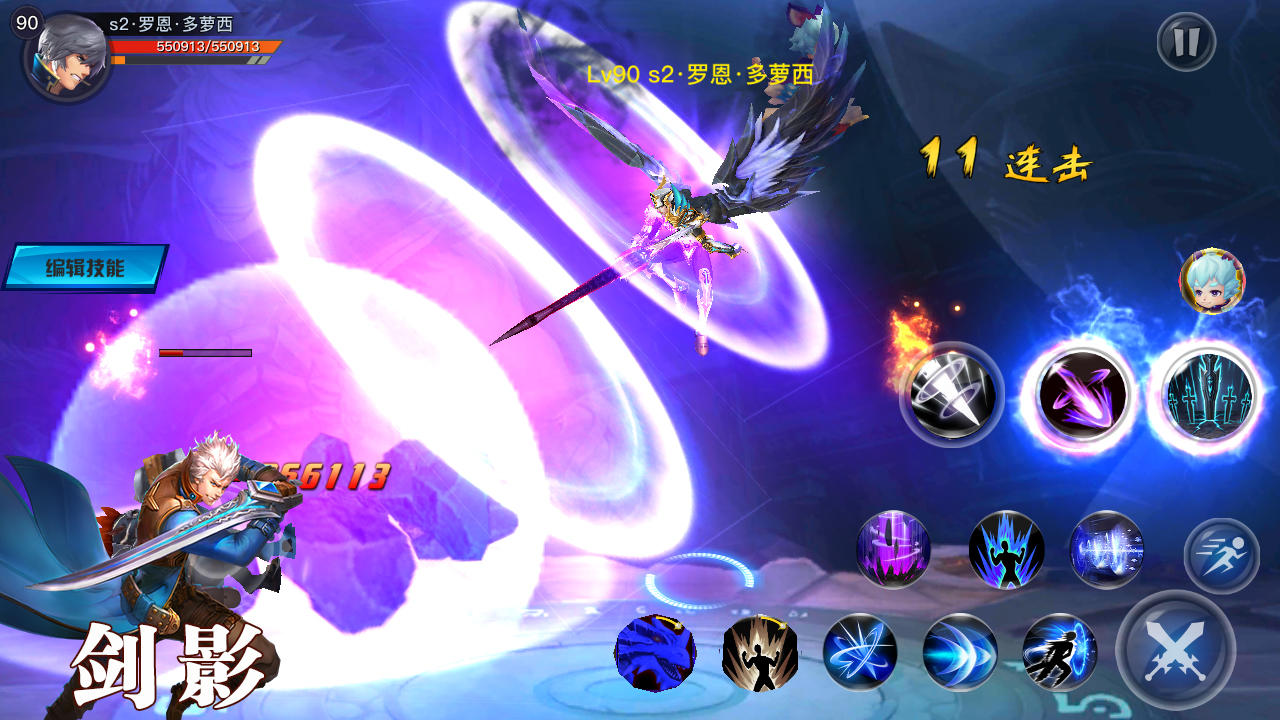Use the golden aura power-up skill
The height and width of the screenshot is (720, 1280).
(760, 652)
